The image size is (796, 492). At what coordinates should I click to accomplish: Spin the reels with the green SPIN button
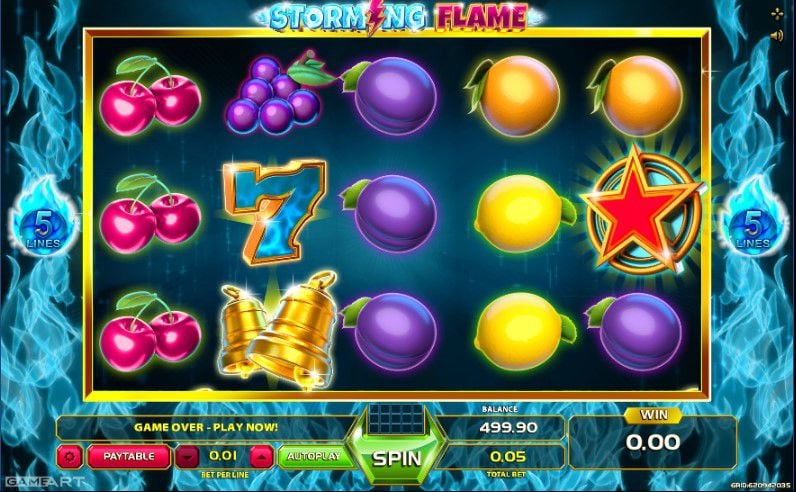395,459
